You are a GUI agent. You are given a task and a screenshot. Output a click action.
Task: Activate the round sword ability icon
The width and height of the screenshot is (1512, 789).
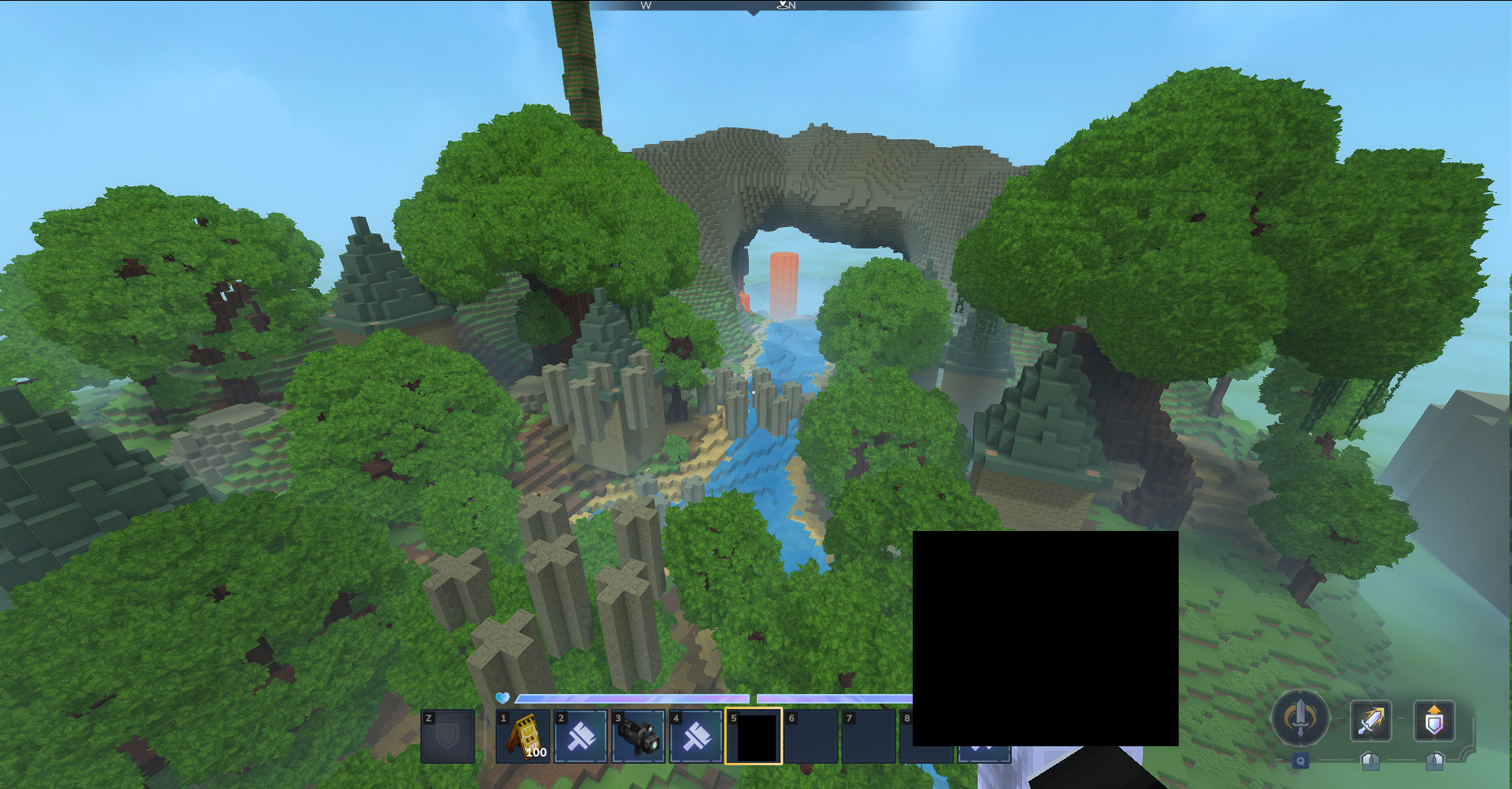pos(1300,719)
